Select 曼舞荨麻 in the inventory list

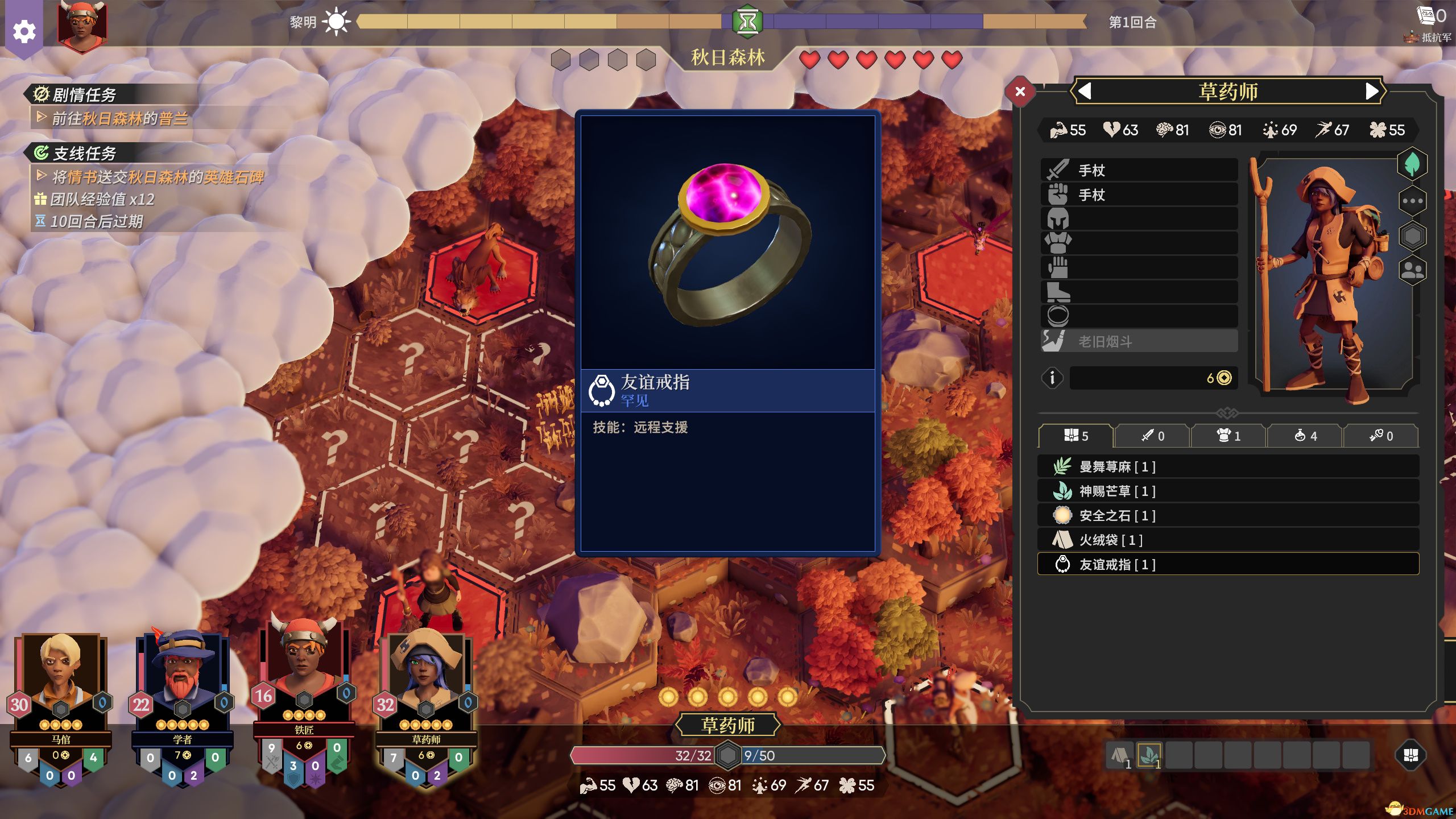[1228, 467]
